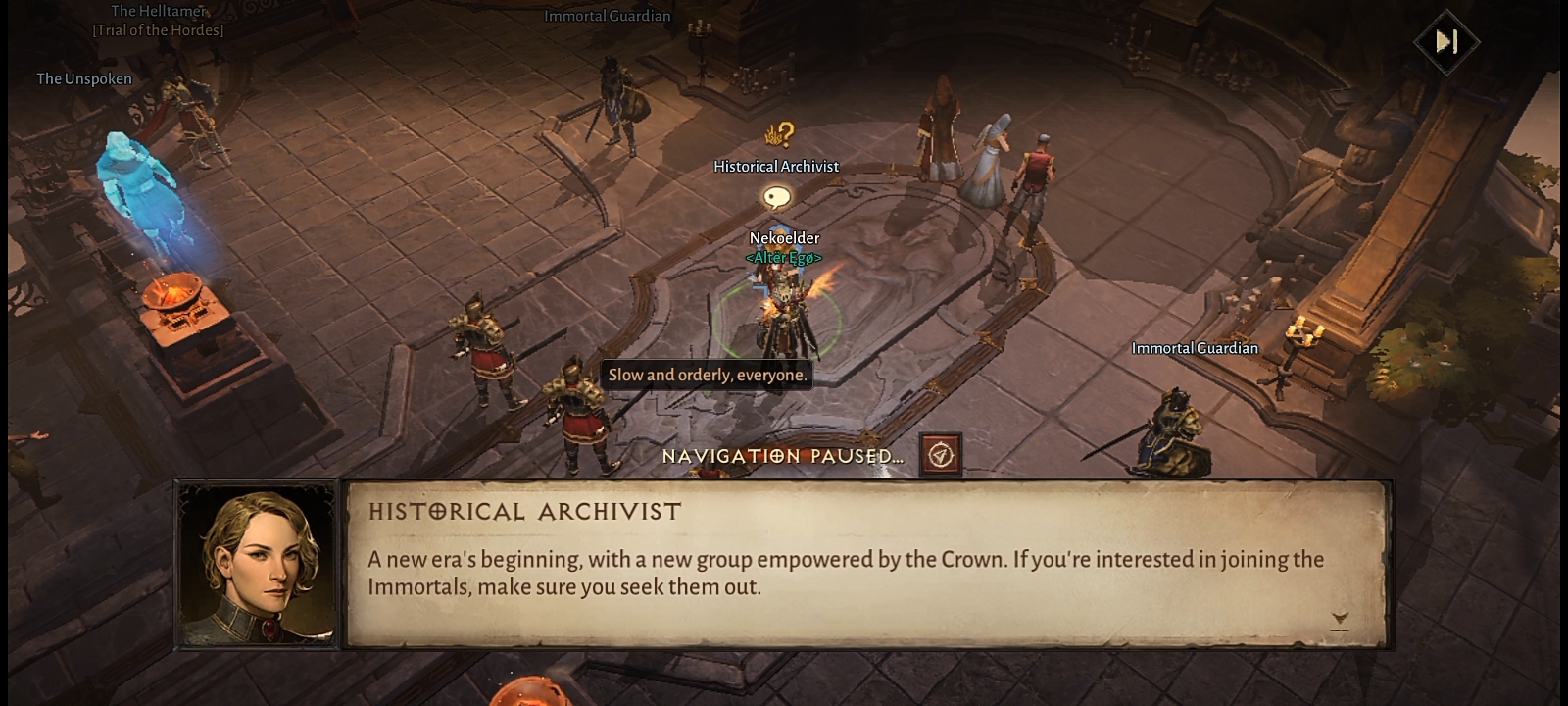
Task: Resume navigation using the compass icon
Action: point(941,455)
